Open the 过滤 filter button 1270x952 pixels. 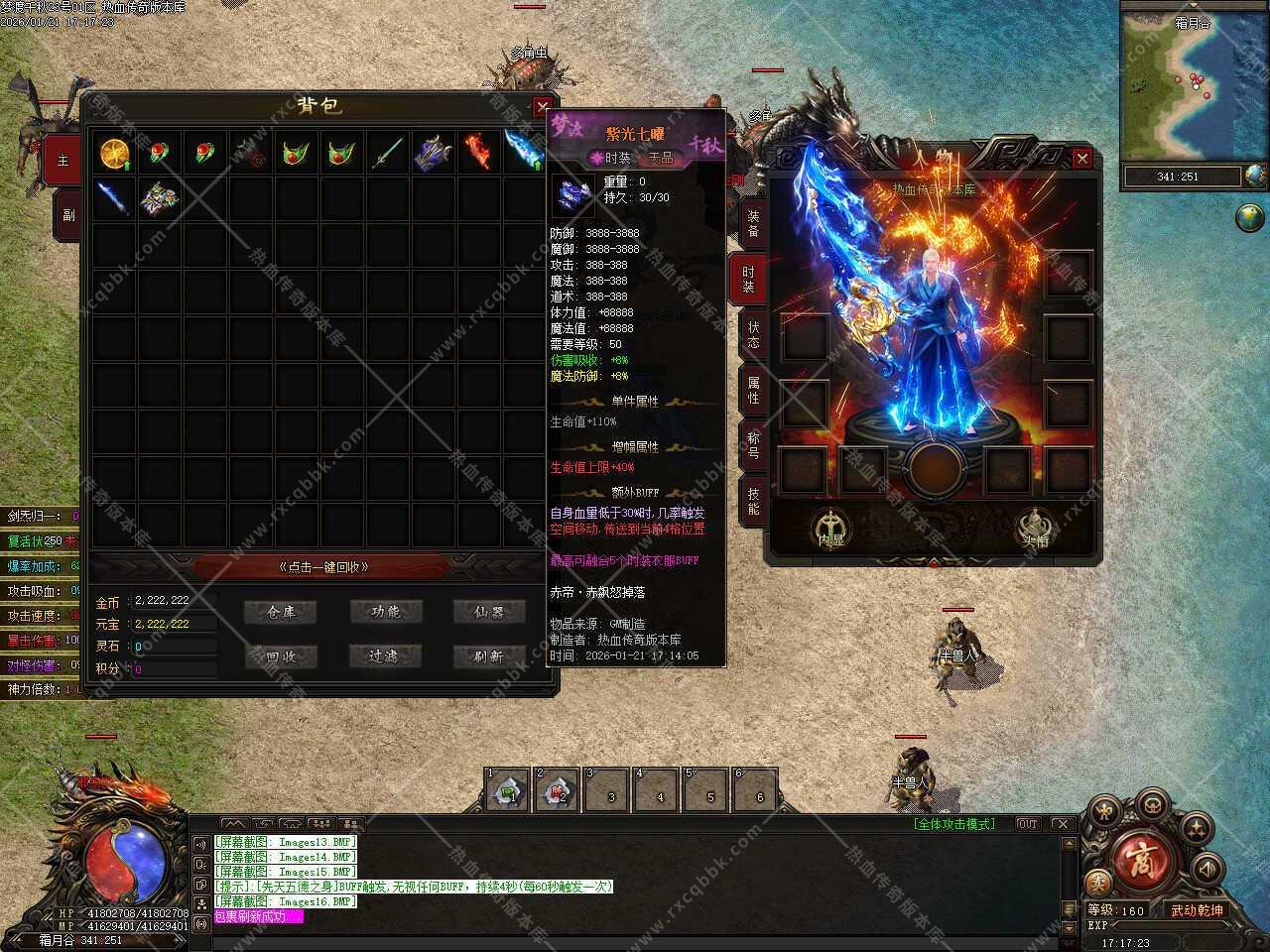(386, 656)
